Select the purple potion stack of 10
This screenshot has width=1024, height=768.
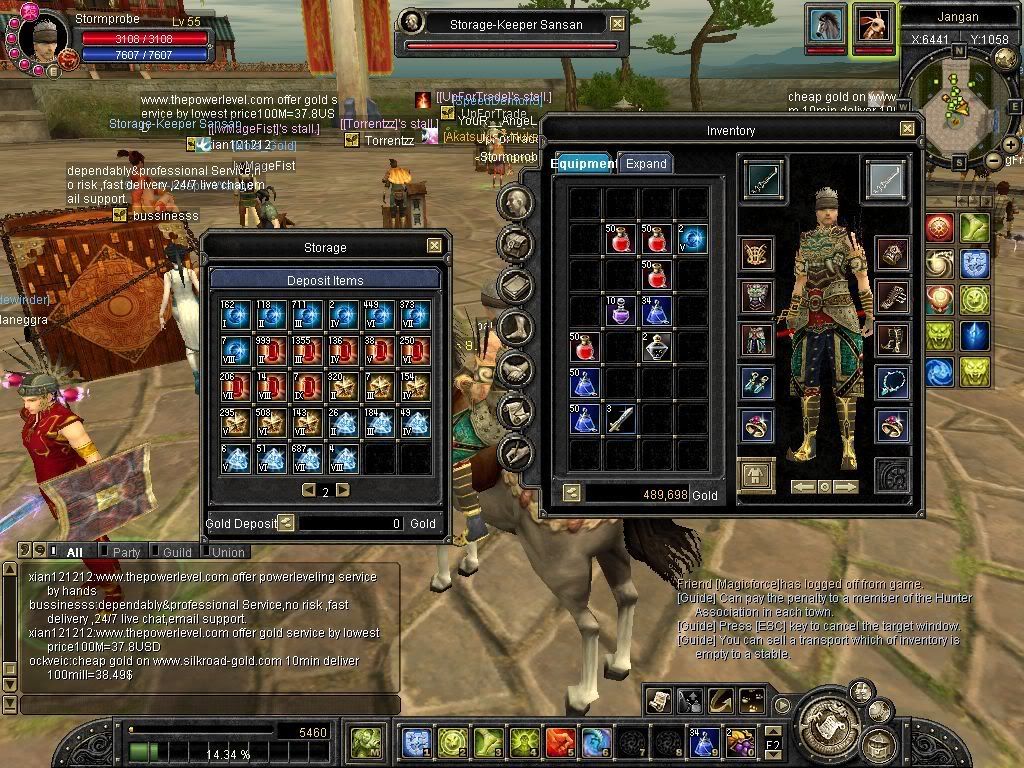[x=620, y=311]
